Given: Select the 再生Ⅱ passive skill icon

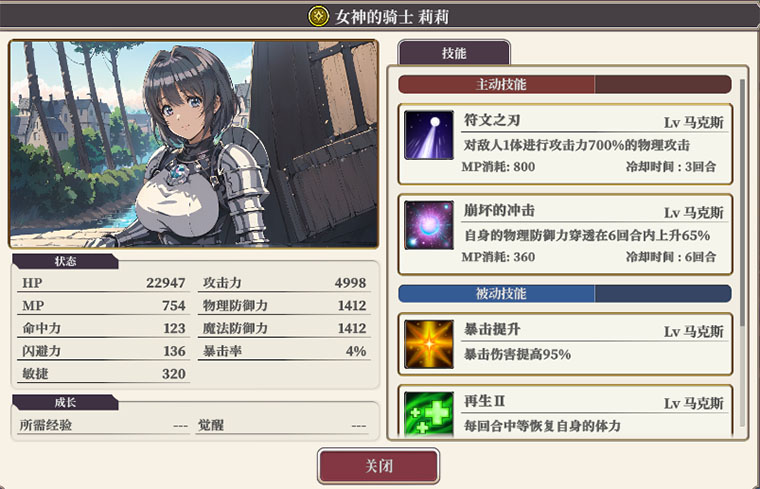Looking at the screenshot, I should tap(429, 413).
